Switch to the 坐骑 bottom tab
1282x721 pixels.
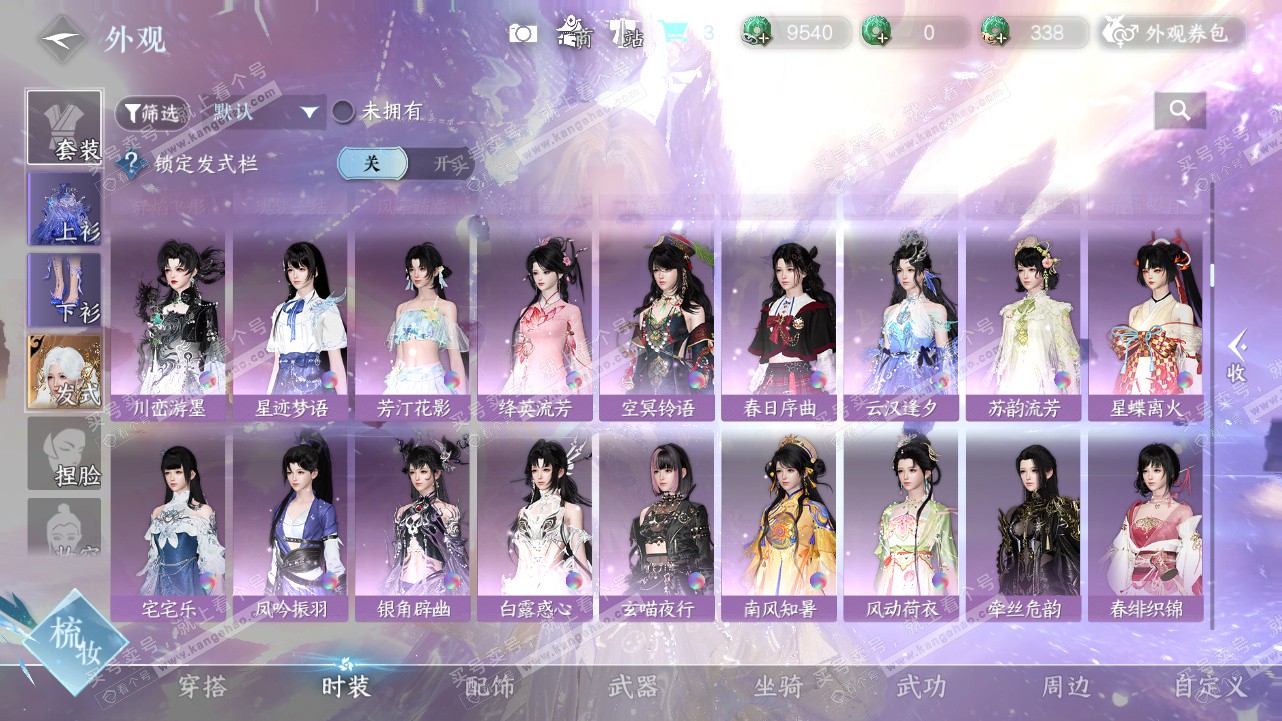click(x=778, y=687)
